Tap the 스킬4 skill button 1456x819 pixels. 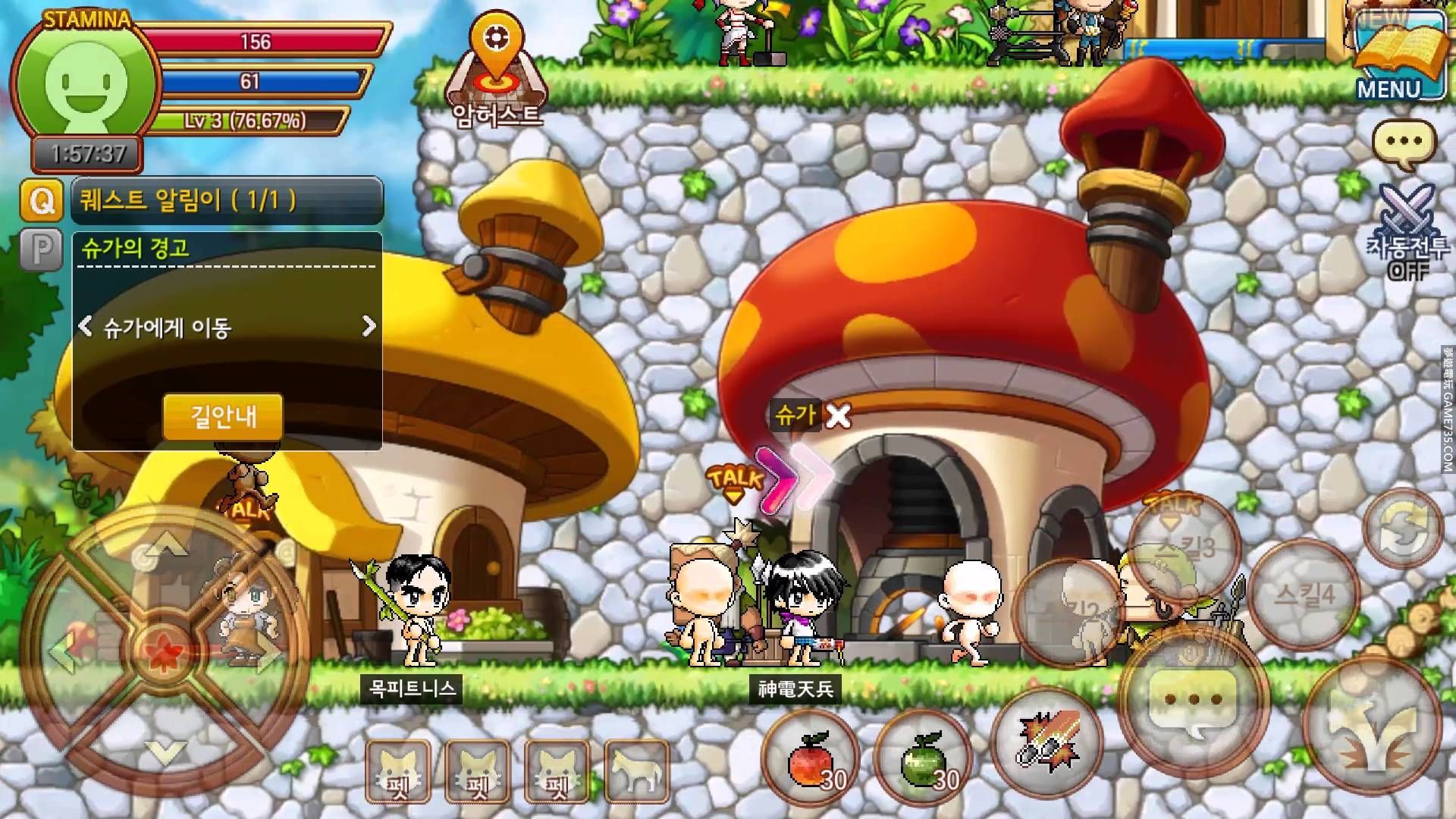(1304, 594)
